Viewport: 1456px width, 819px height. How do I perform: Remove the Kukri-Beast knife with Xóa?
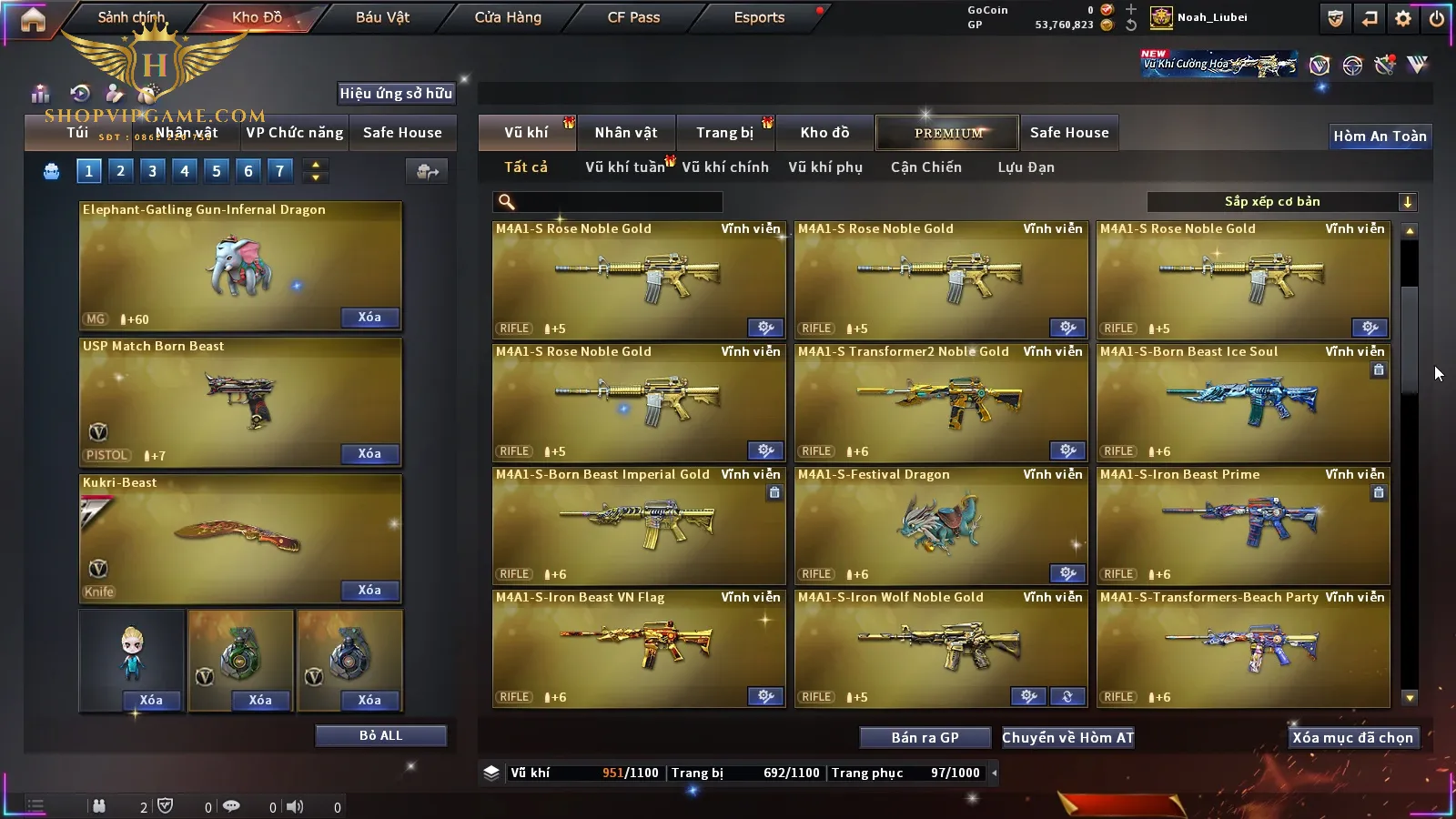pos(369,591)
